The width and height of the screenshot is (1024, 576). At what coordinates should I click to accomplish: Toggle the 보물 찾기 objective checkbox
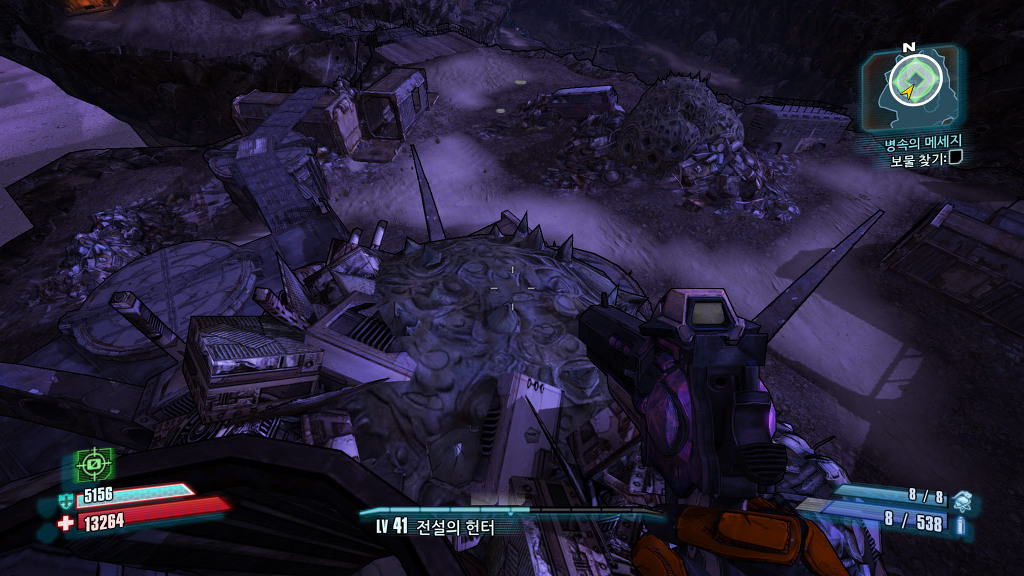[x=955, y=159]
